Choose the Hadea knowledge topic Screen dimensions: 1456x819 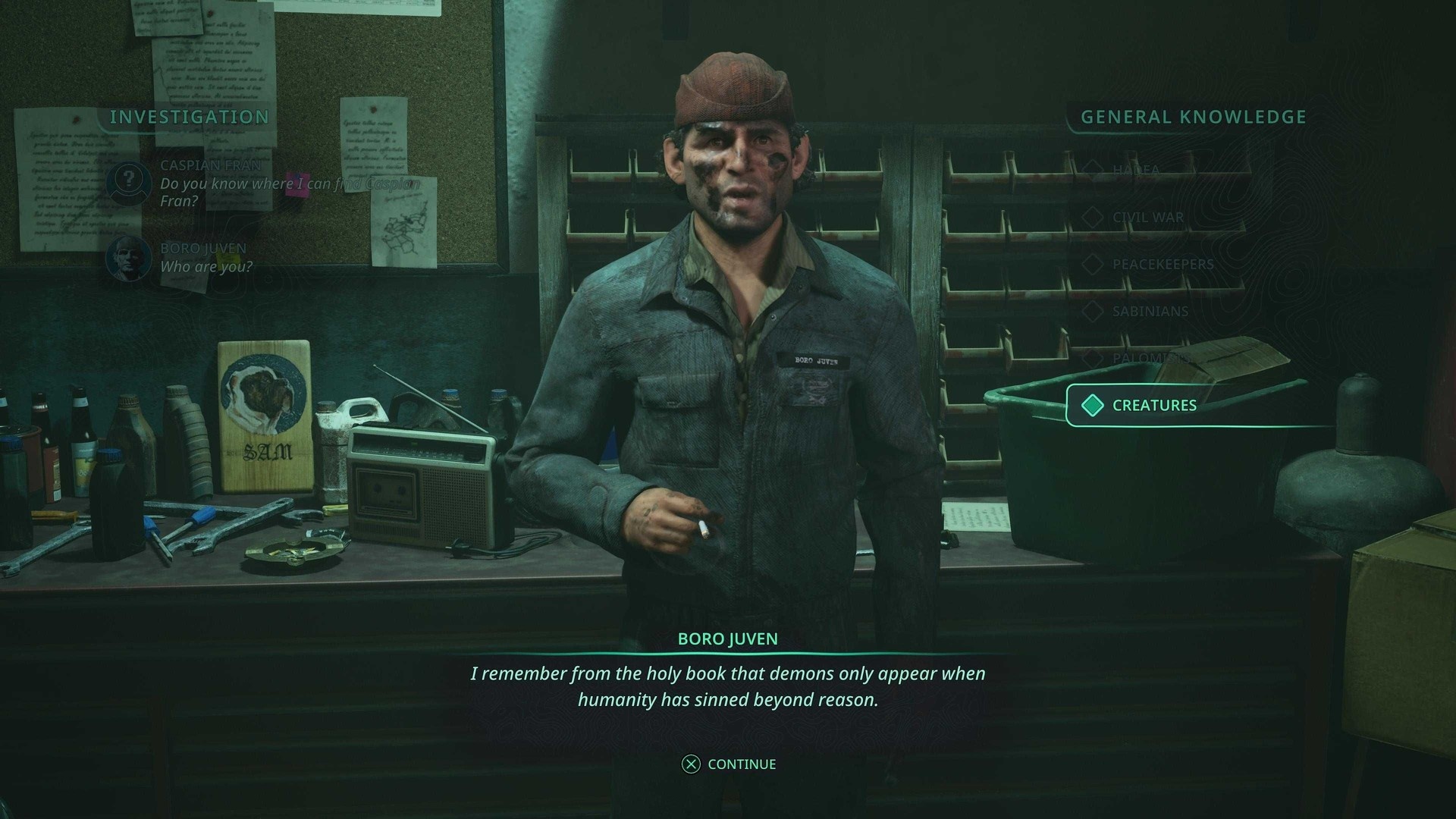[1135, 170]
